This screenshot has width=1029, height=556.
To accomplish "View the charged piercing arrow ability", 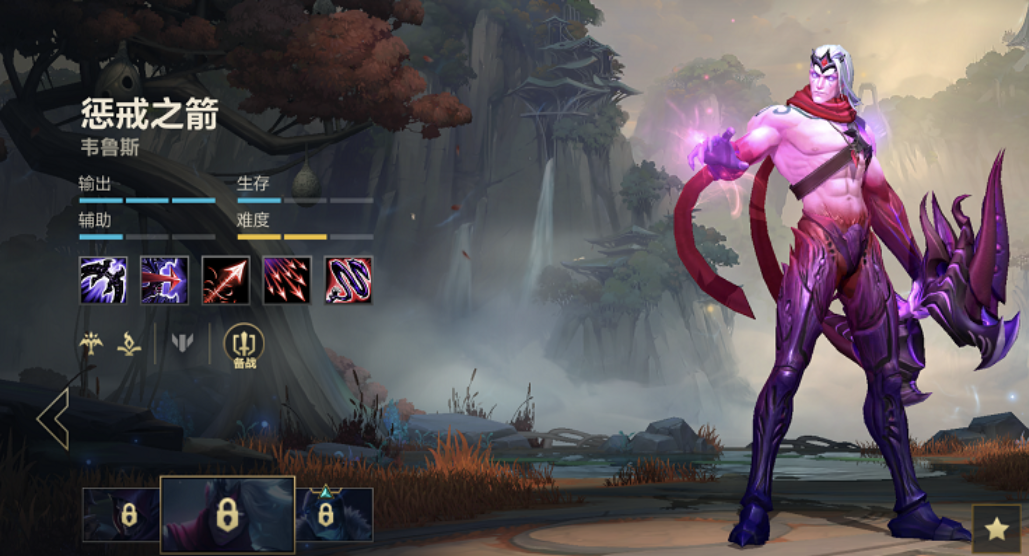I will (164, 280).
